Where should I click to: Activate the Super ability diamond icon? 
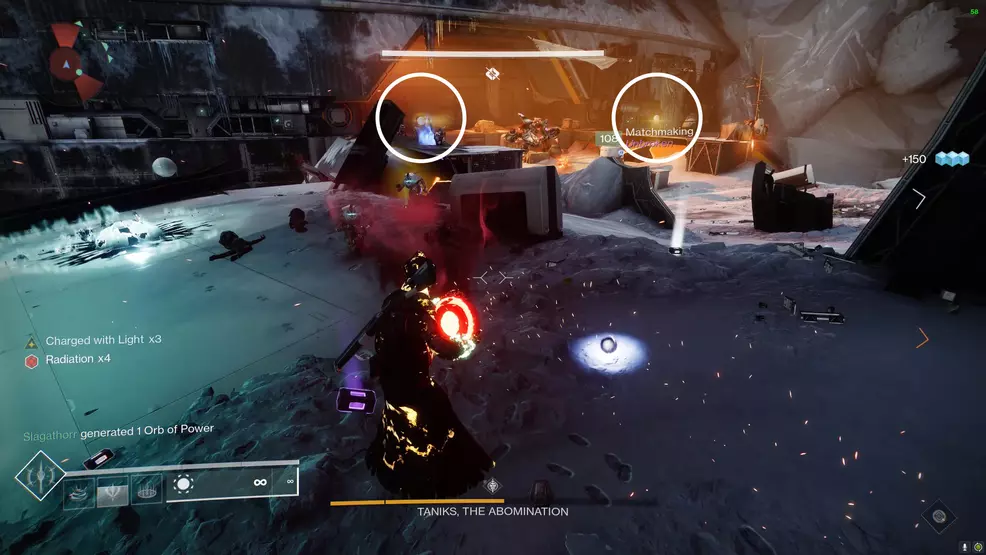40,477
